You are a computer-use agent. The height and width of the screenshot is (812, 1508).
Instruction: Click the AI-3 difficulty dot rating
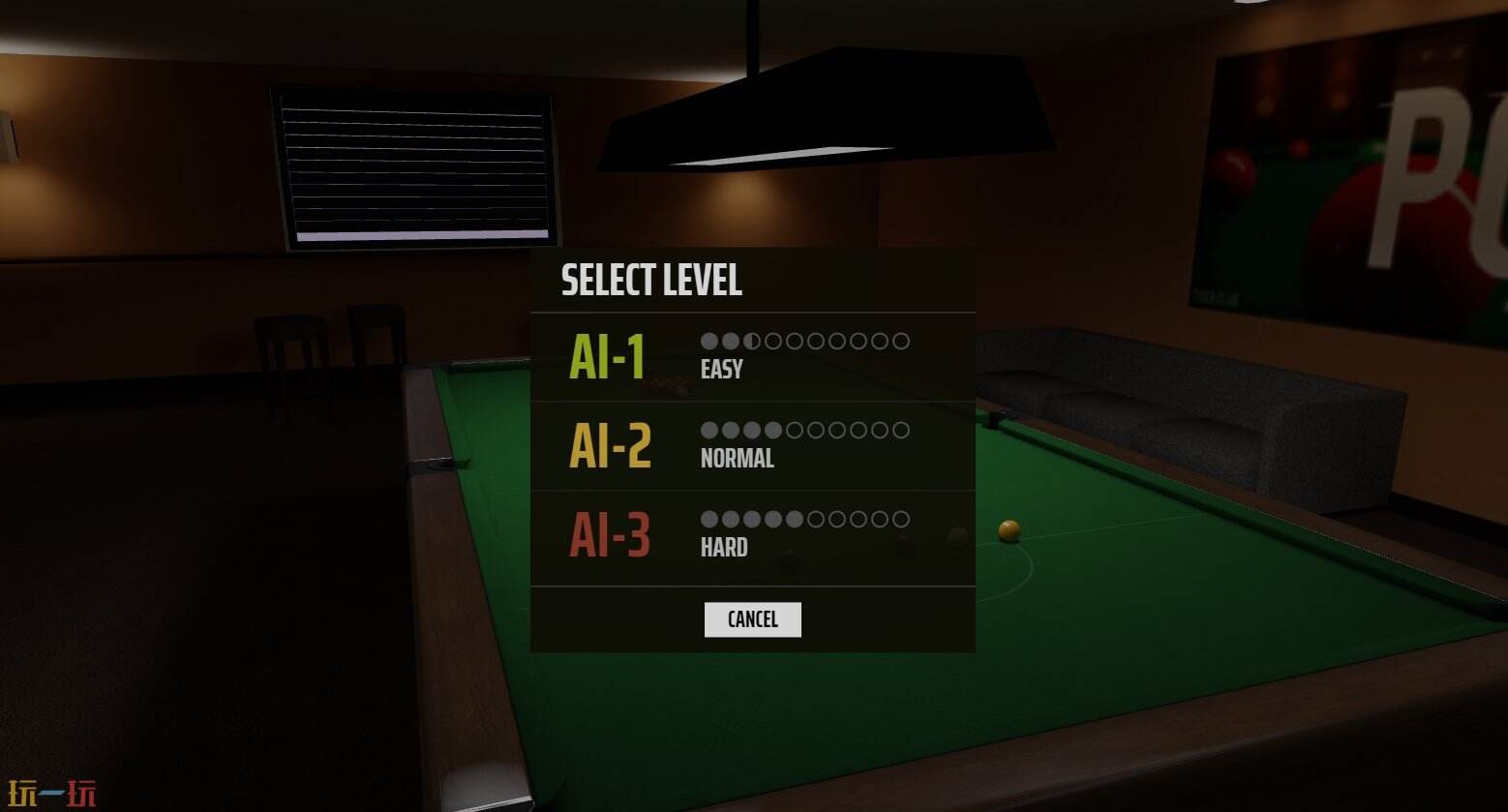pos(806,520)
